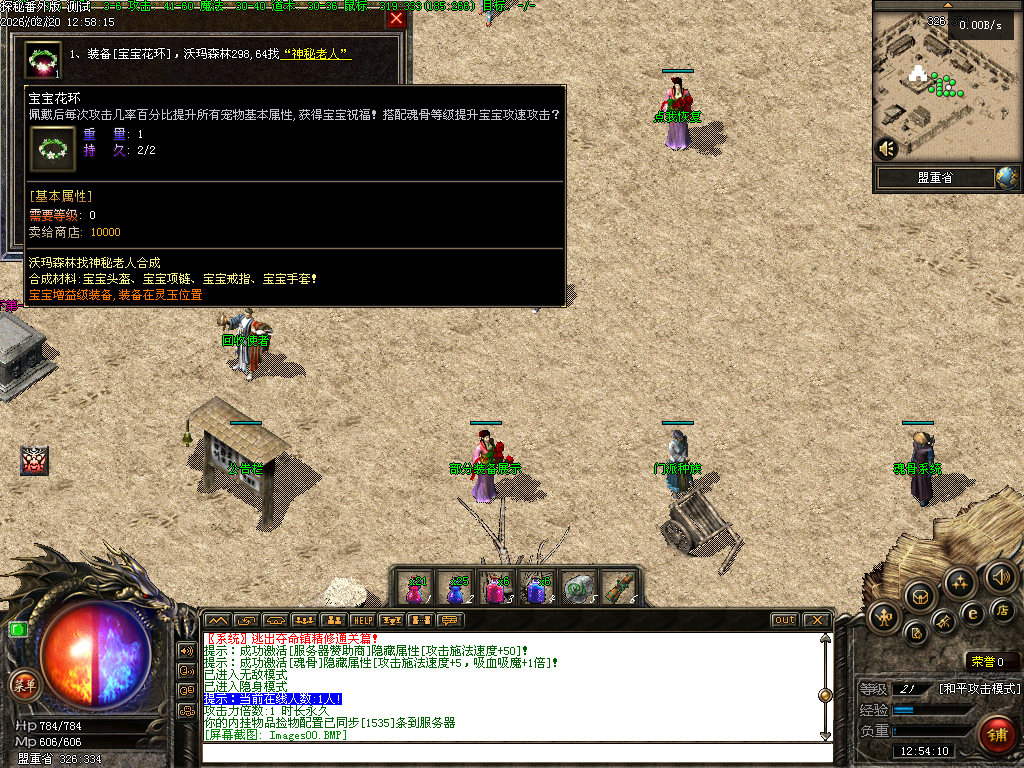Screen dimensions: 1024x768
Task: Follow the 神秘老人 quest link
Action: [x=317, y=54]
